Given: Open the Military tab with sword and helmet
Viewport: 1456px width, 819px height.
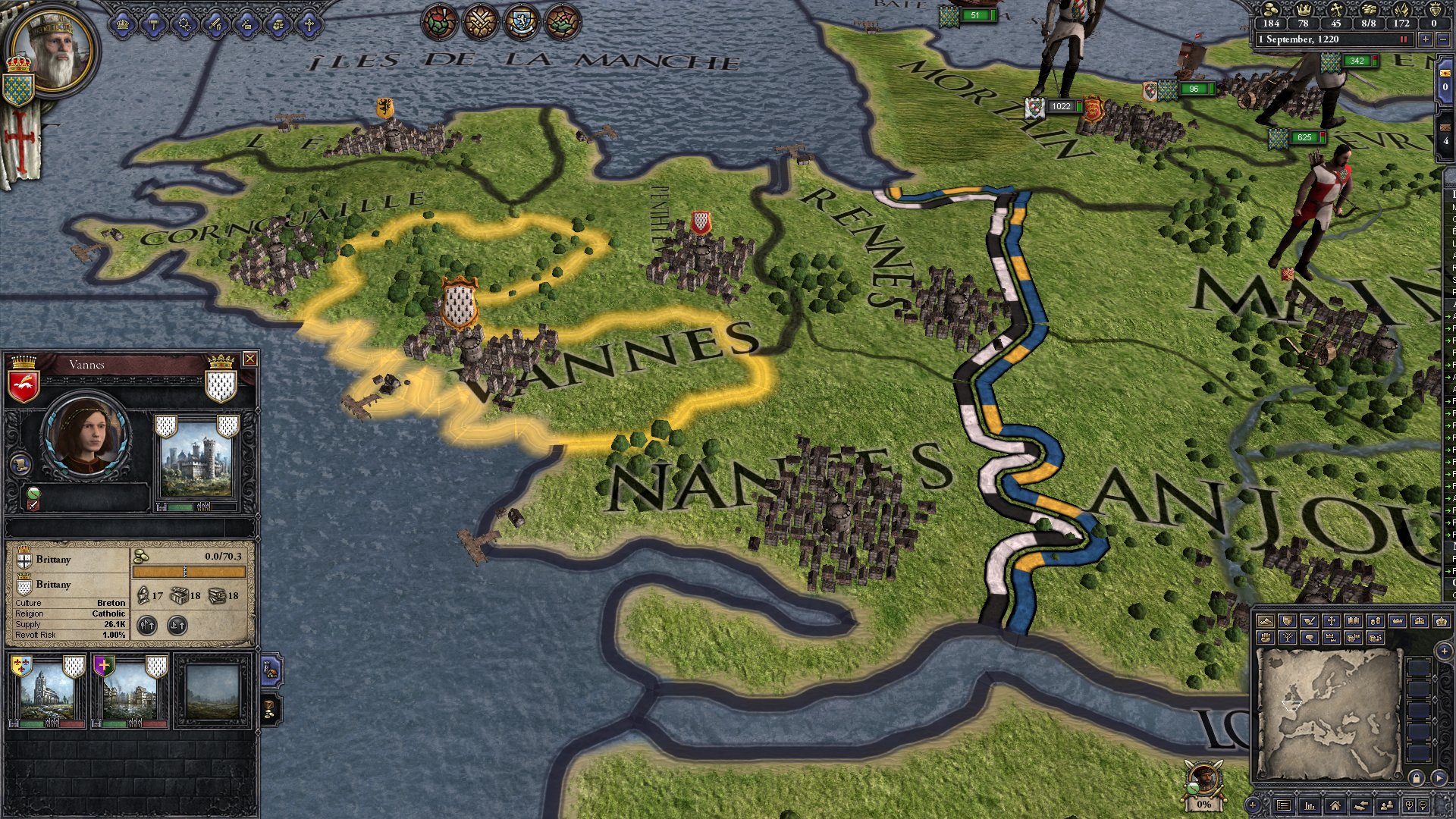Looking at the screenshot, I should pos(215,24).
